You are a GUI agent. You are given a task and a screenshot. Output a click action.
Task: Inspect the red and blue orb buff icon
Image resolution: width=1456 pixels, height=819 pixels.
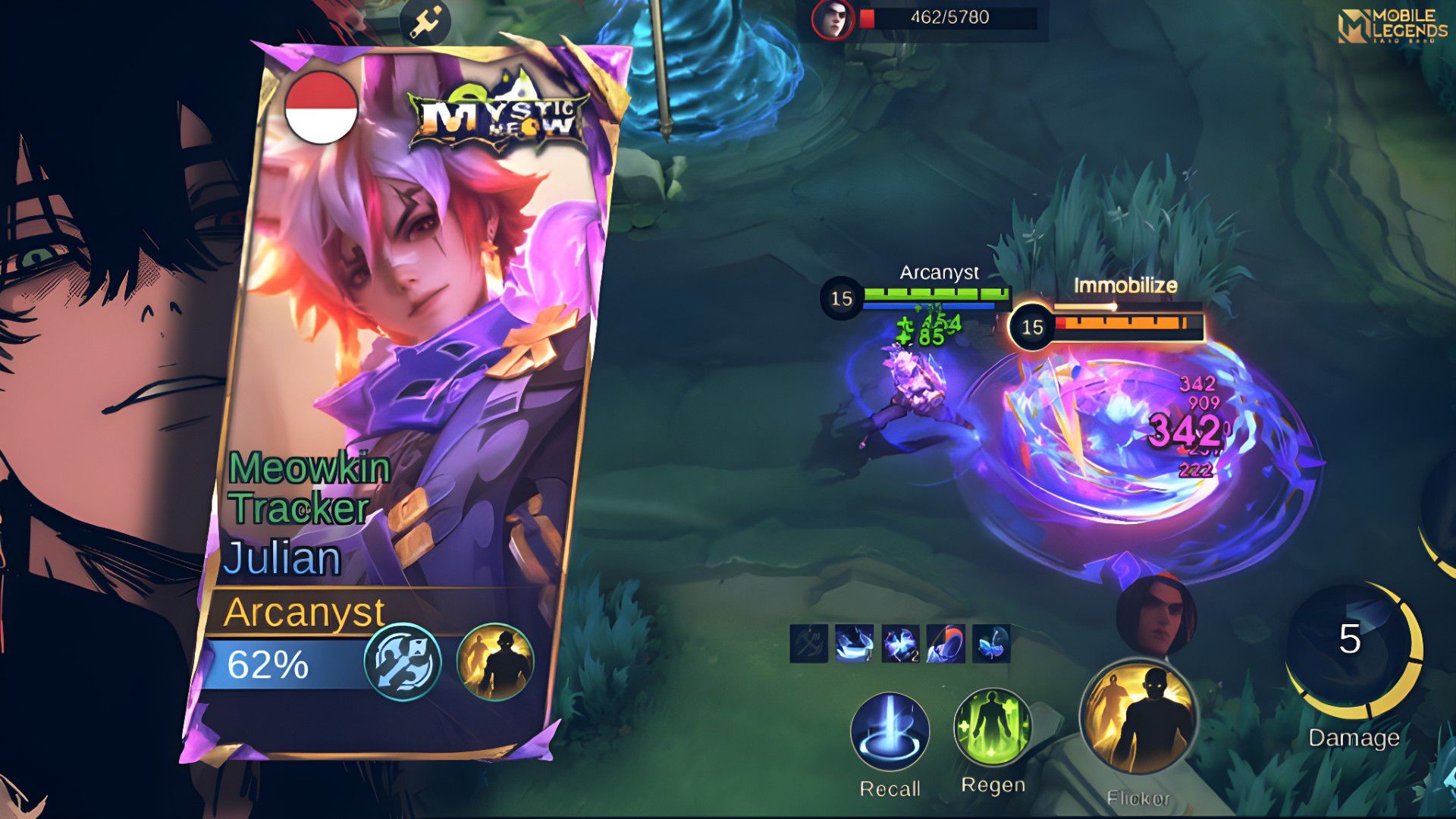[946, 644]
